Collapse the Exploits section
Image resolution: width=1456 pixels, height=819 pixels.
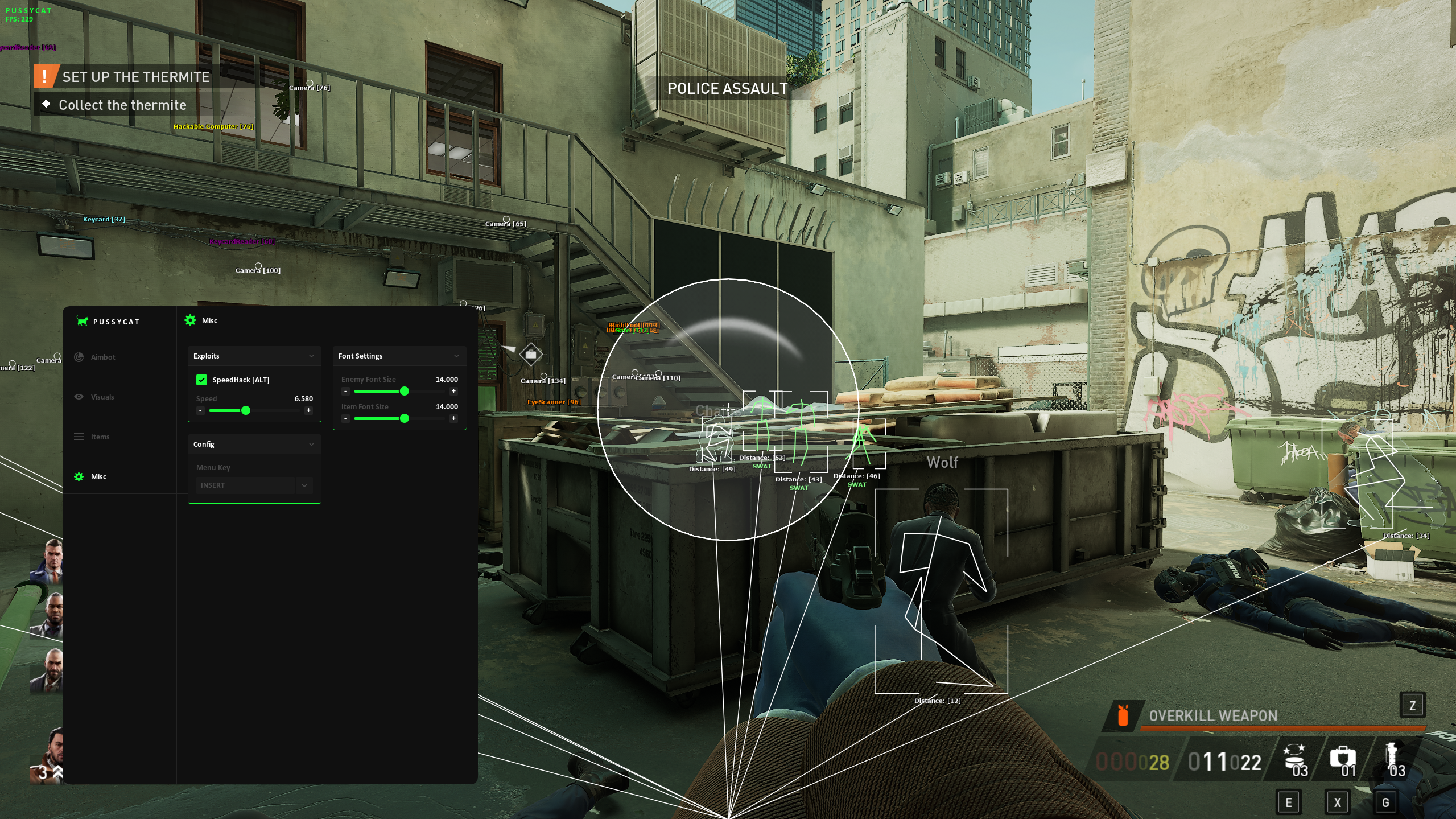[x=311, y=356]
